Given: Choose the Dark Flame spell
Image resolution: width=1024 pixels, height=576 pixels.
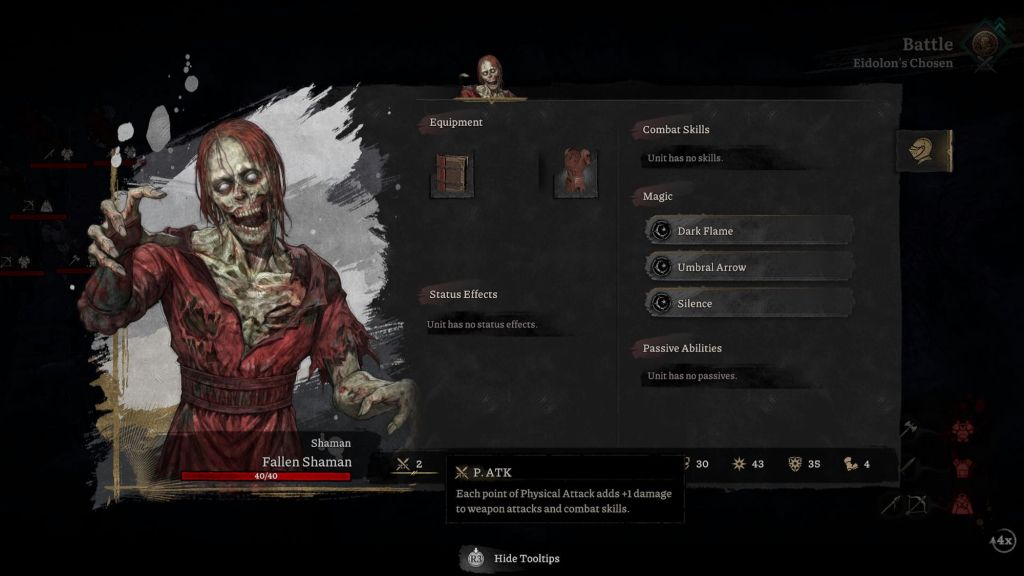Looking at the screenshot, I should click(x=749, y=231).
